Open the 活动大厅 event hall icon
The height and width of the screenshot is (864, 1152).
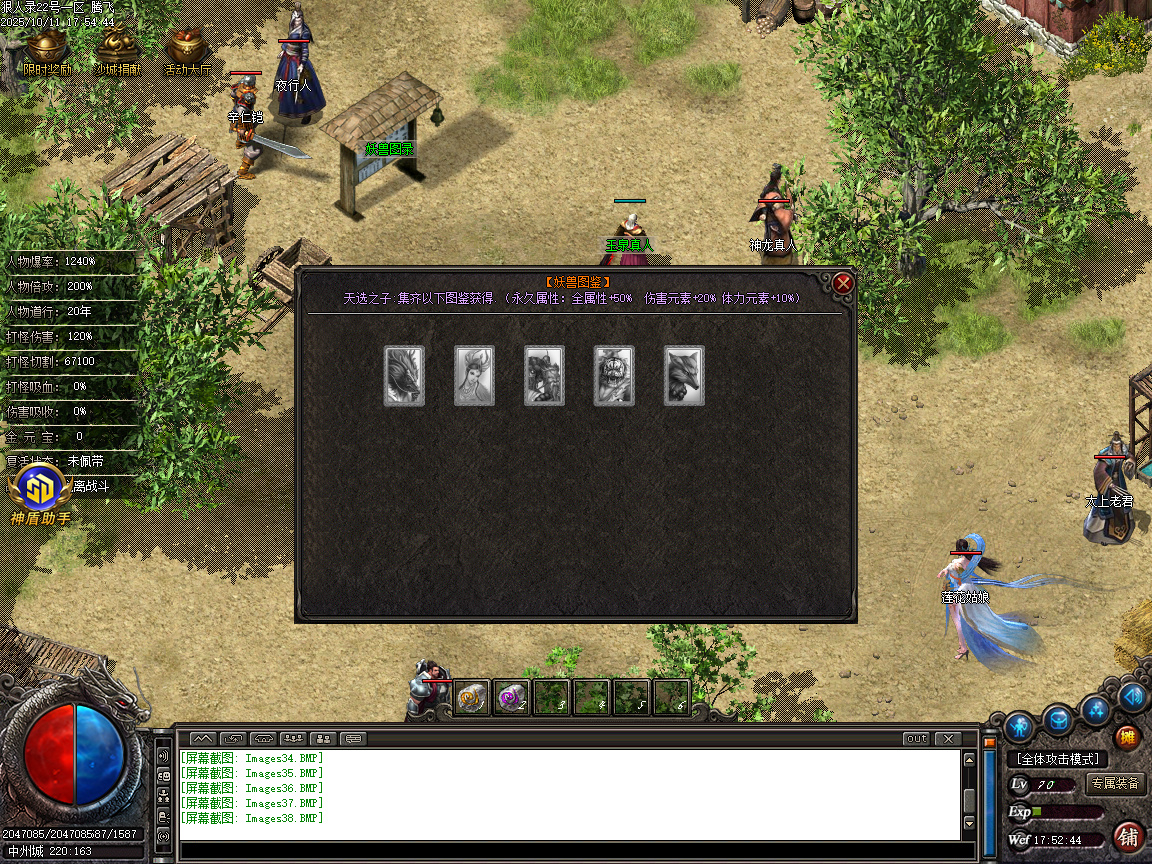click(187, 51)
